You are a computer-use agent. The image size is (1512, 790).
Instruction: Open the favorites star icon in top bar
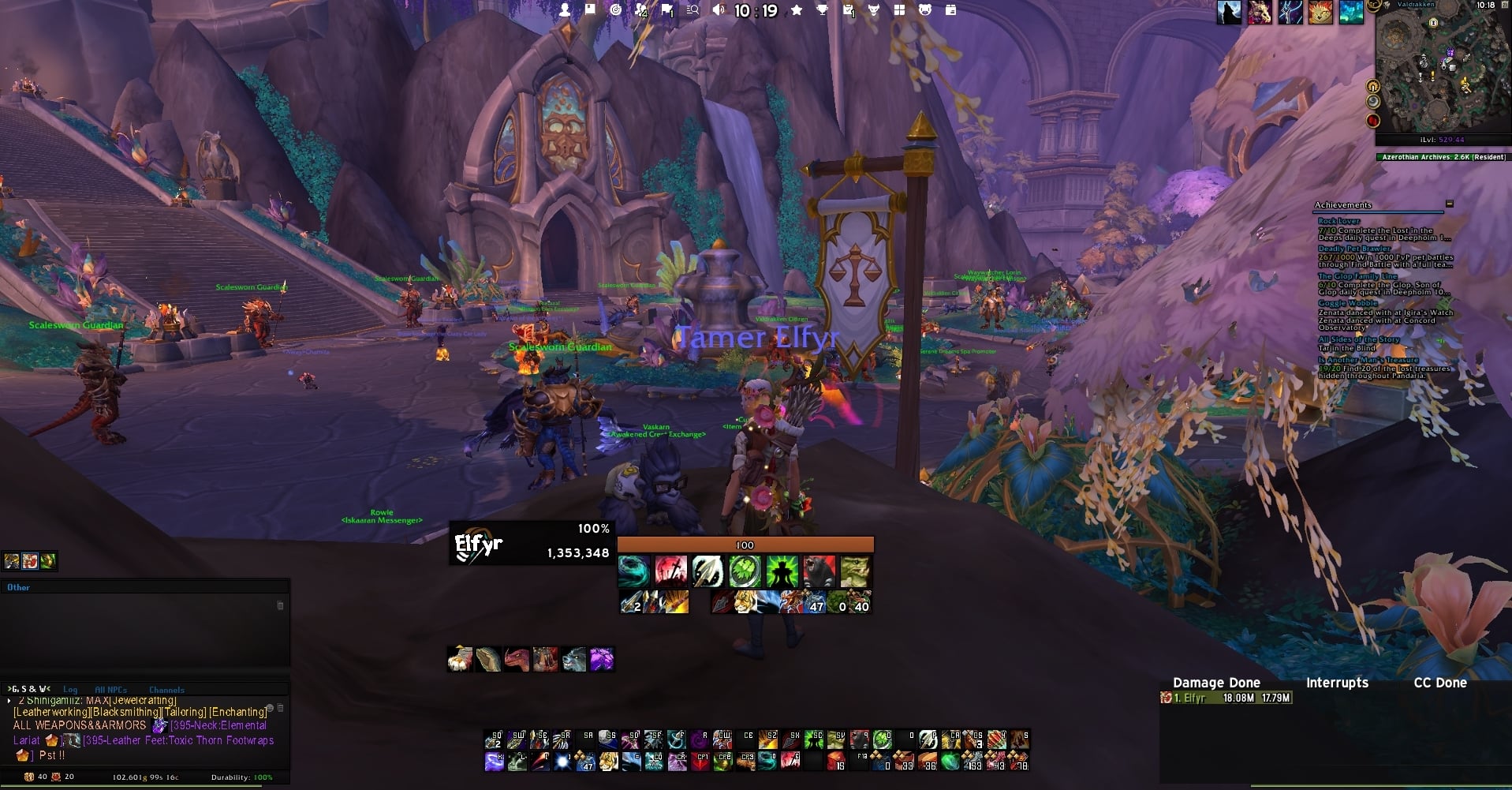[797, 10]
